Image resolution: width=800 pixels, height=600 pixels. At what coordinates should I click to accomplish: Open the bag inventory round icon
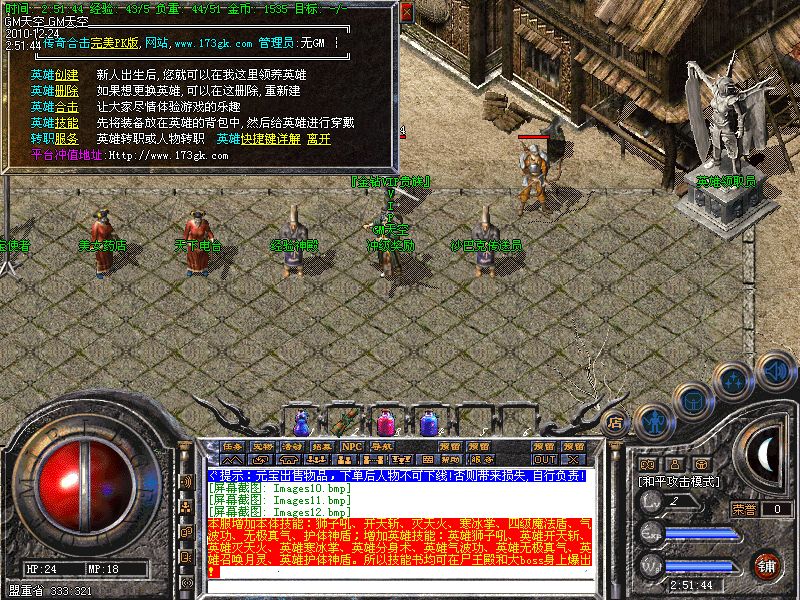(693, 401)
